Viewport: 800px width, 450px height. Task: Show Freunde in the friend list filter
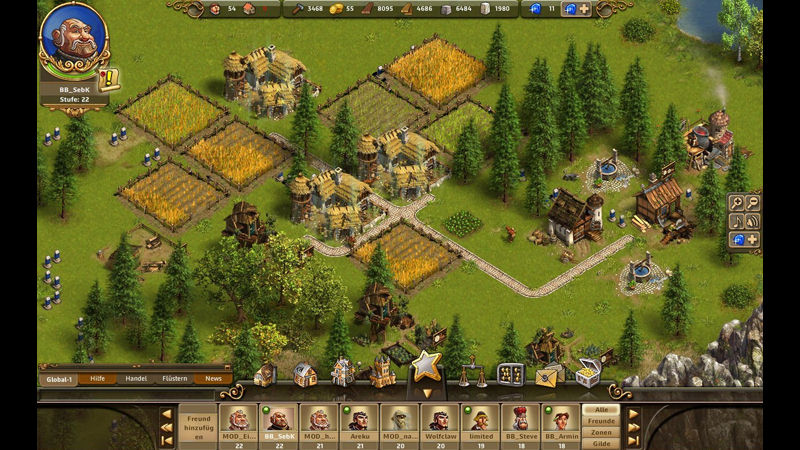(601, 420)
